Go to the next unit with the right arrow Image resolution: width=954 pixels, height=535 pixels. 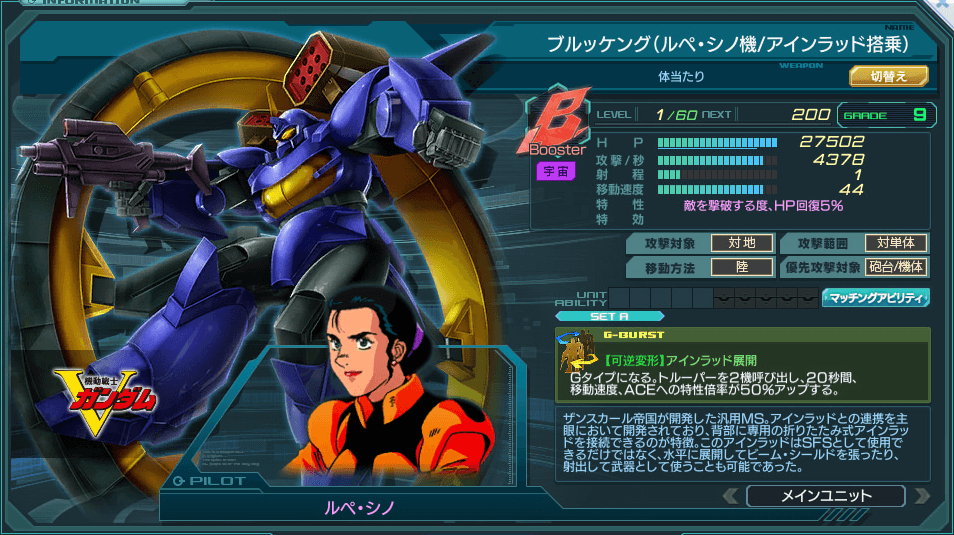[x=920, y=496]
